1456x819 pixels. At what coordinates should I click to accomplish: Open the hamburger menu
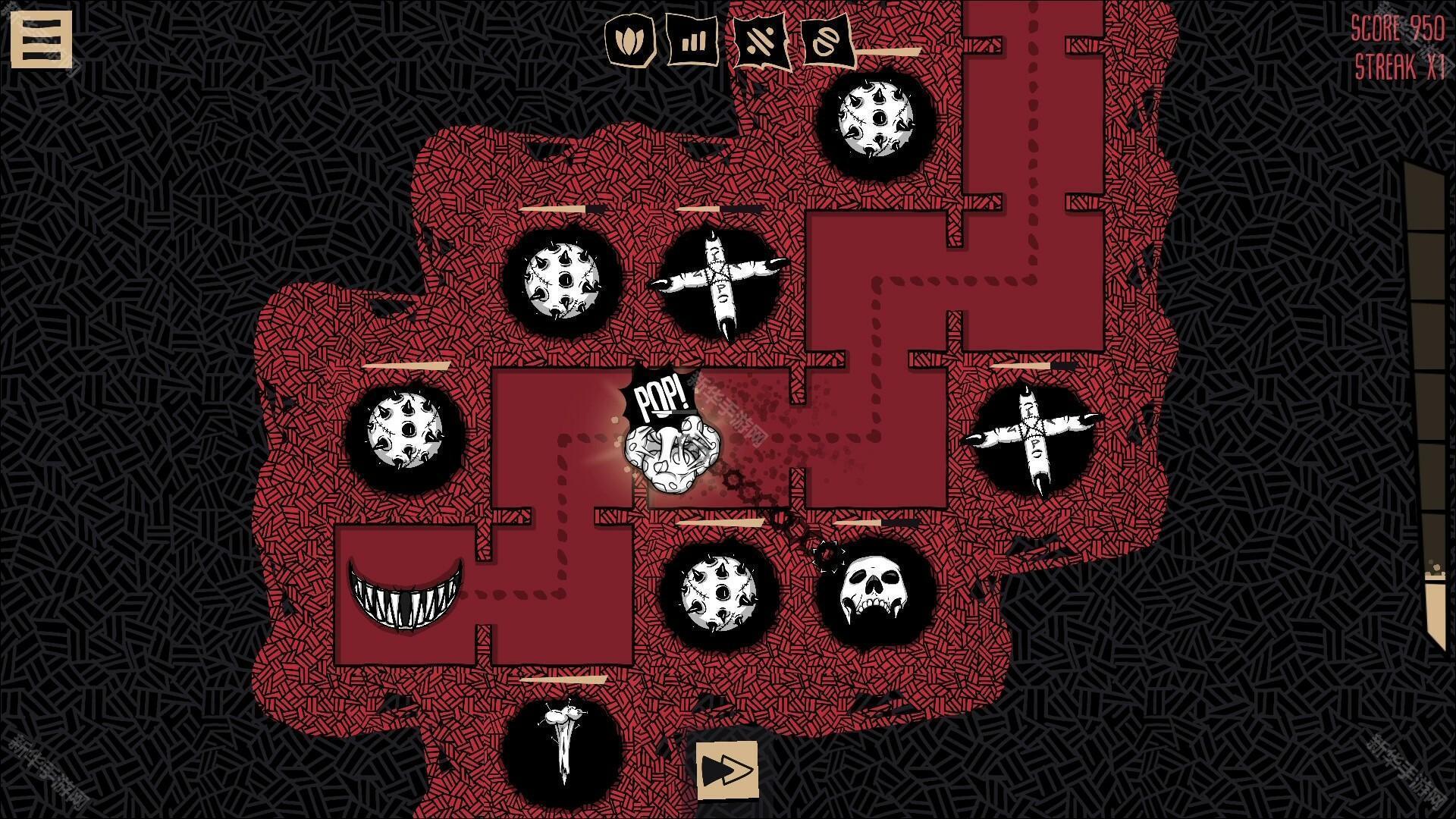point(41,39)
